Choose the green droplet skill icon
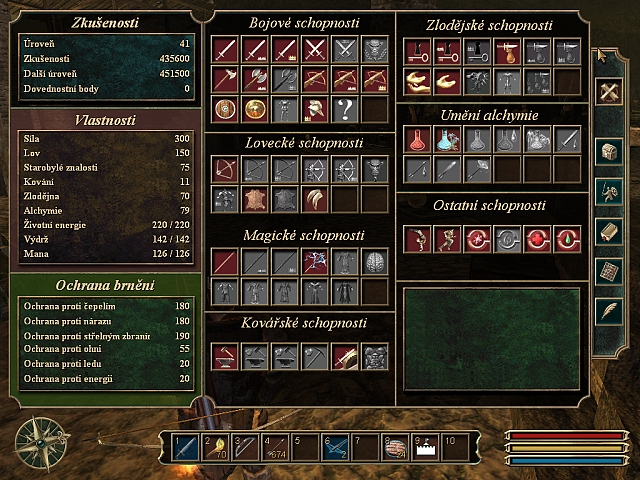 click(567, 238)
